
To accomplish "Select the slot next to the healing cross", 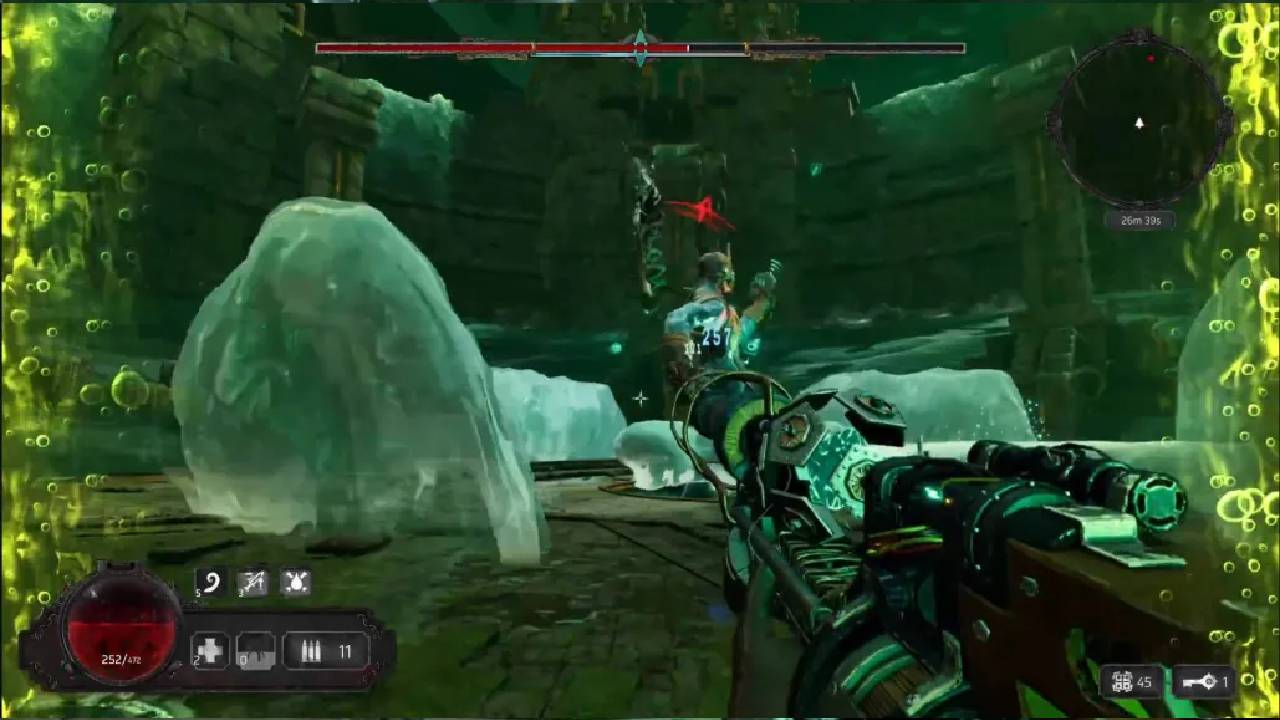I will click(255, 652).
